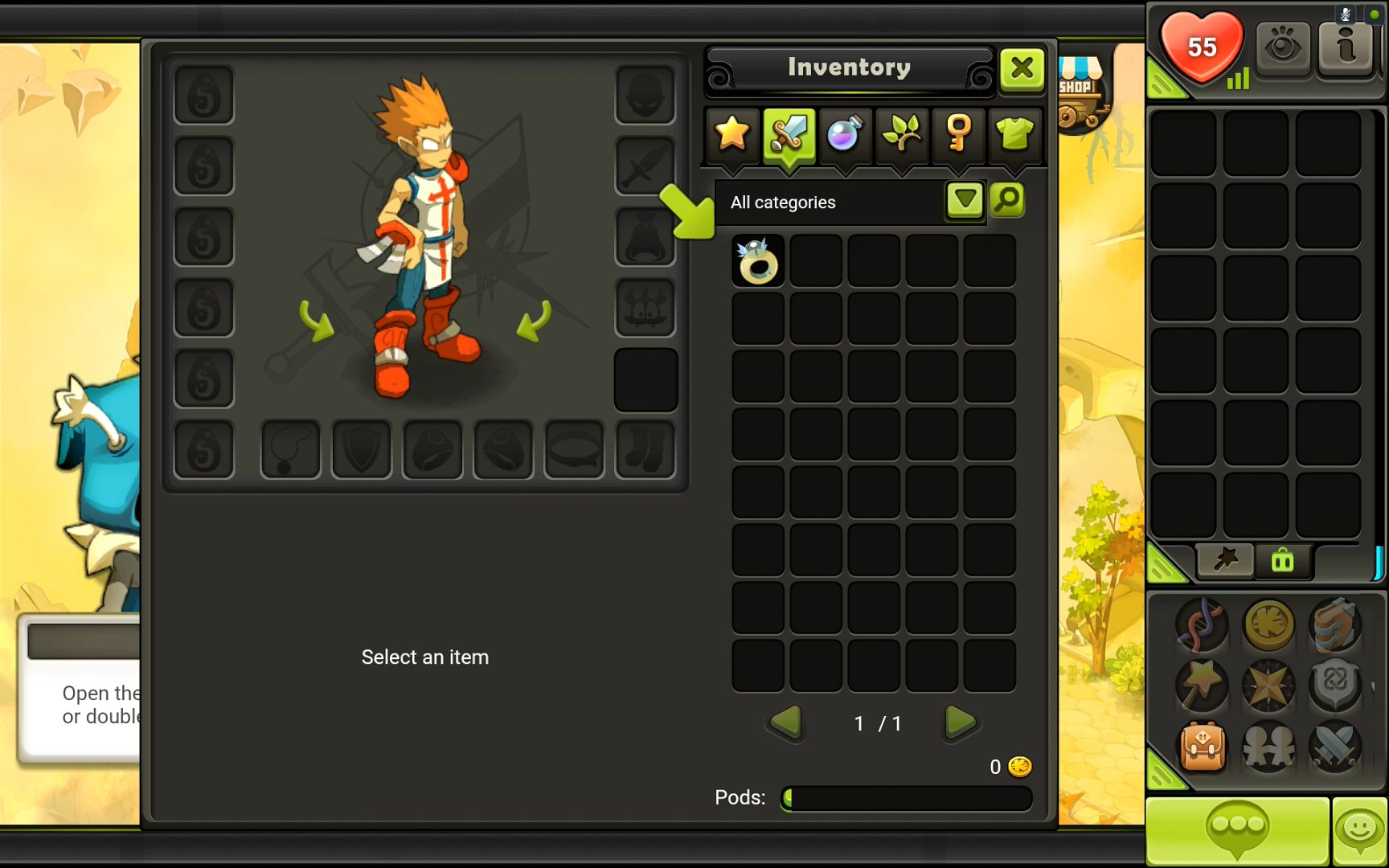Switch to the favorites star tab
Screen dimensions: 1389x868
coord(730,135)
